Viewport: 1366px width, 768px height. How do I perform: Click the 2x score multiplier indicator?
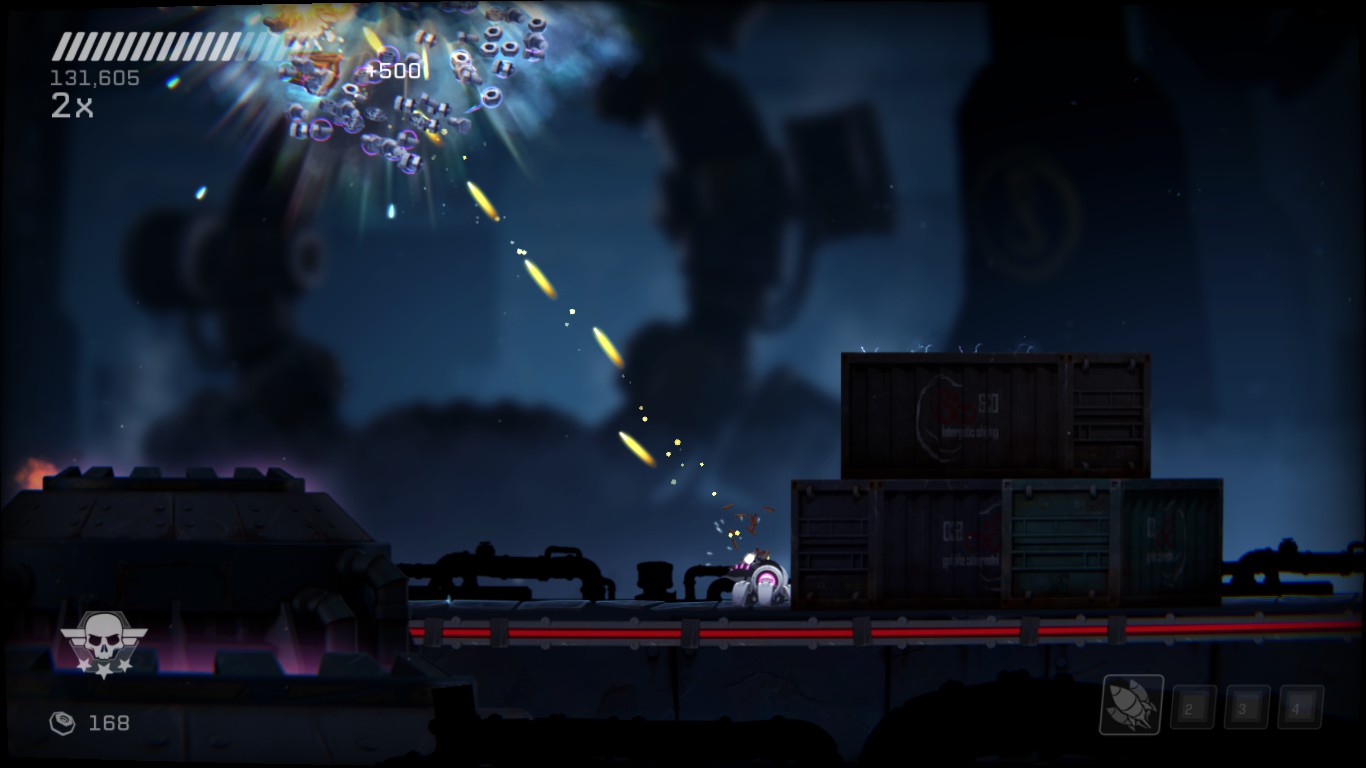pos(72,108)
